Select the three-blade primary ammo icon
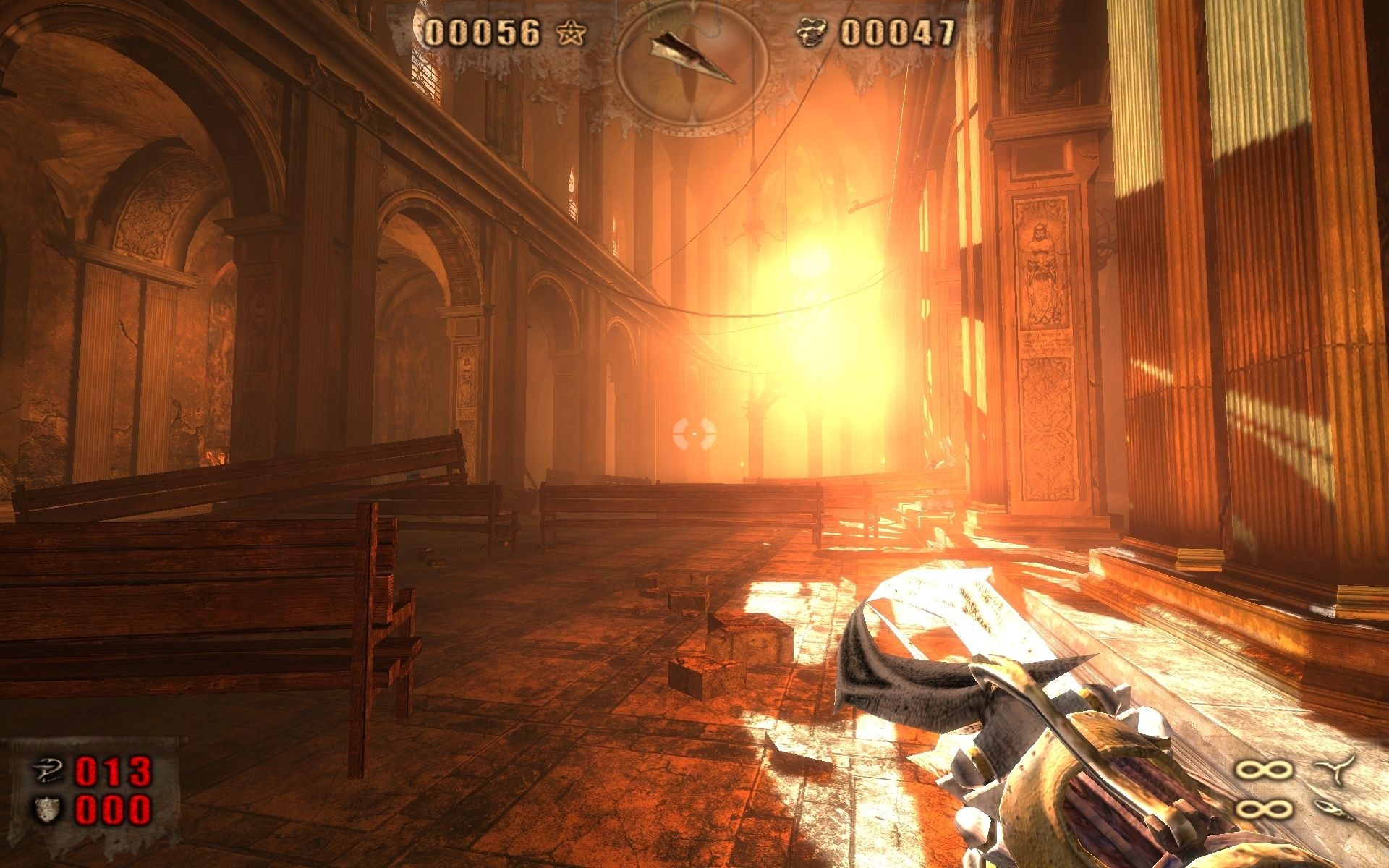The height and width of the screenshot is (868, 1389). tap(1335, 769)
